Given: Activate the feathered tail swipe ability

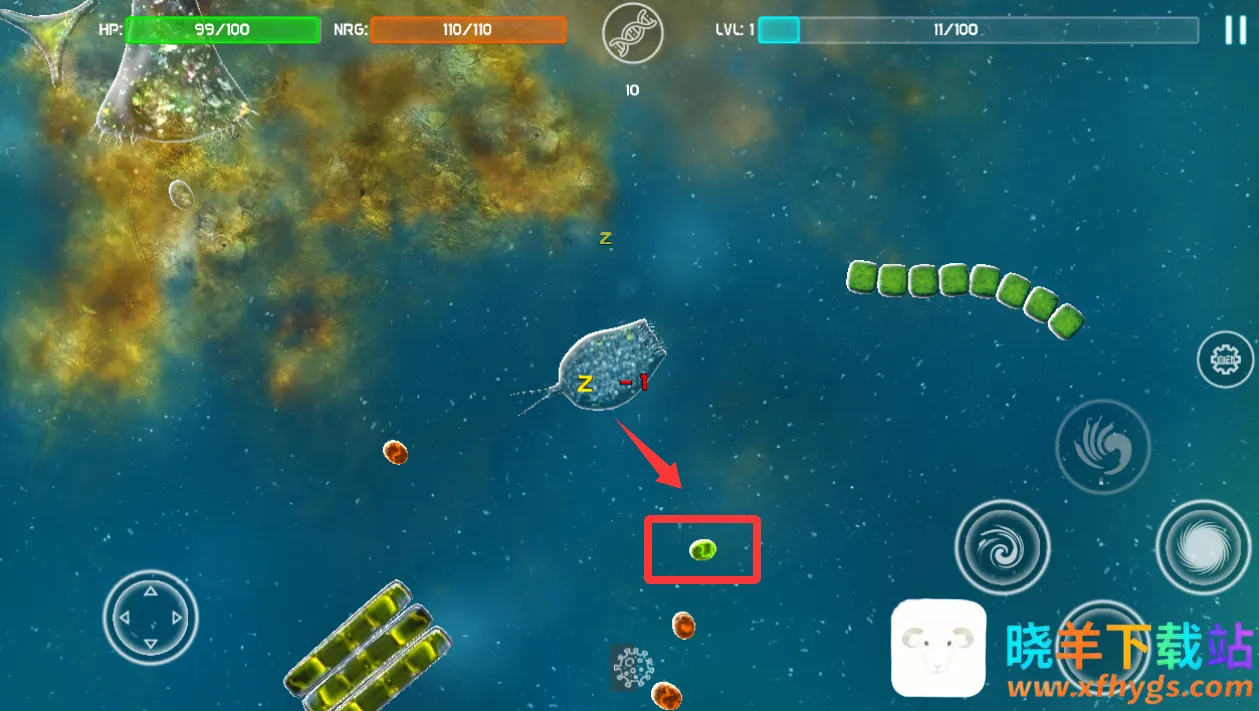Looking at the screenshot, I should point(1102,446).
